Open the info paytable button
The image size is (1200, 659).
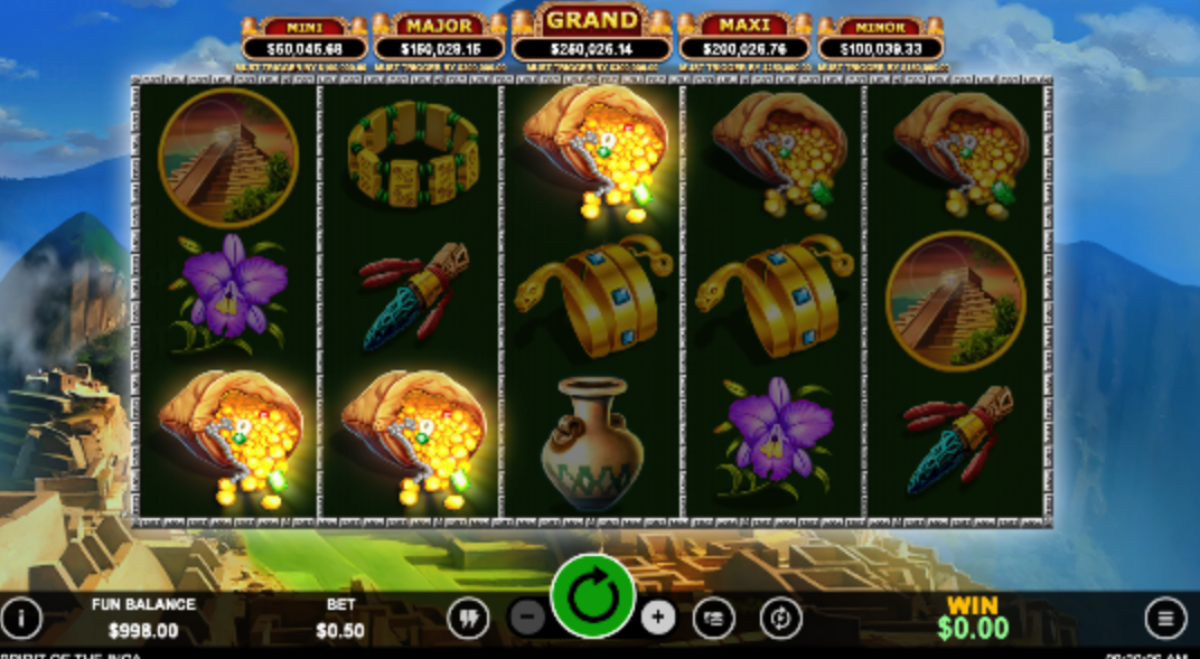21,619
